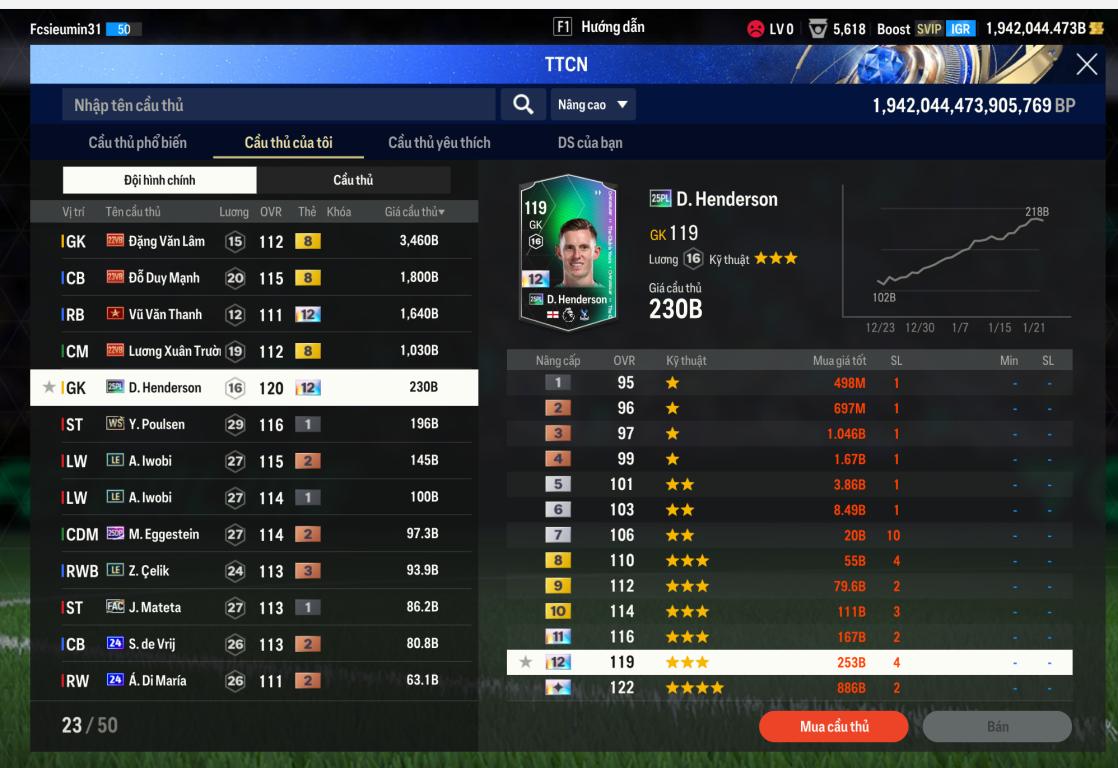Select the OVR 122 upgrade row
This screenshot has width=1118, height=768.
tap(789, 687)
